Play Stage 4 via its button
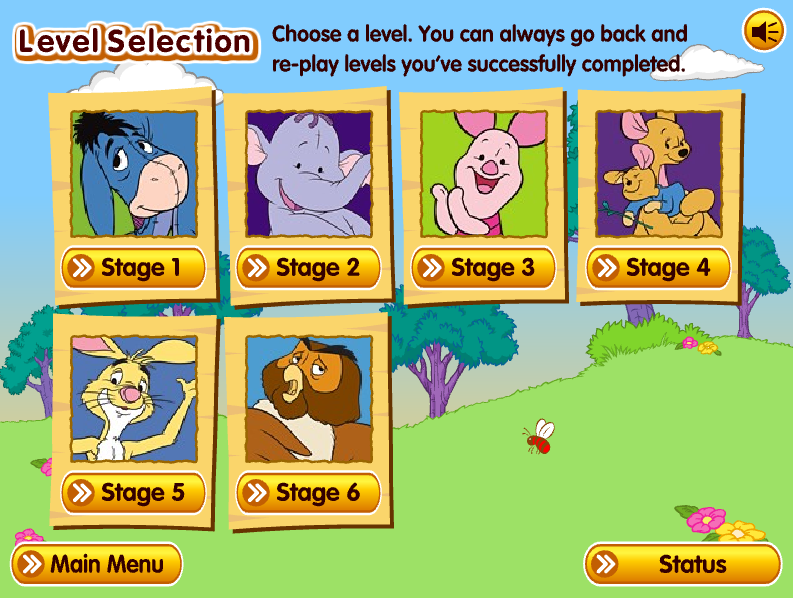Viewport: 793px width, 598px height. 658,268
